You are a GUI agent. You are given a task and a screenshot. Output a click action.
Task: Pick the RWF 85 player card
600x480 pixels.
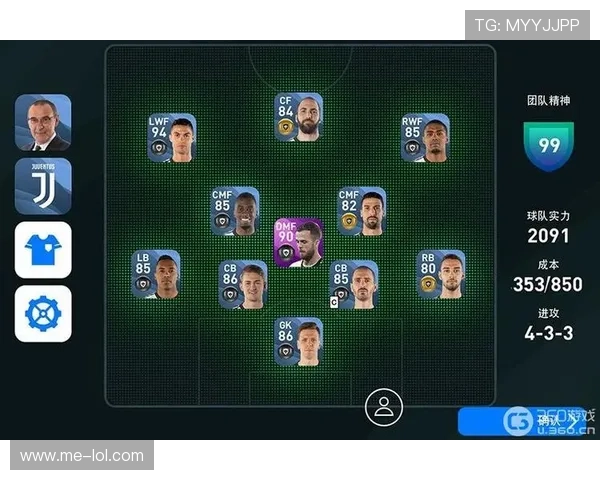425,139
